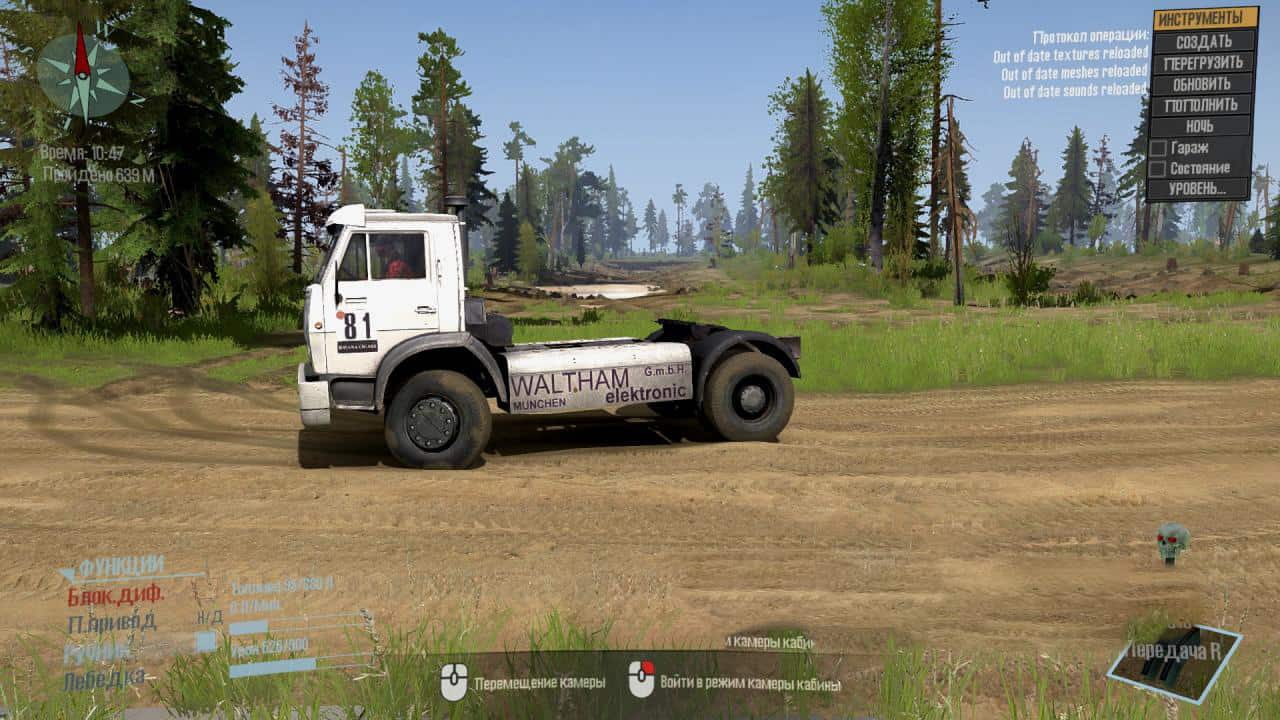Toggle the Гараж checkbox
Viewport: 1280px width, 720px height.
click(x=1158, y=148)
